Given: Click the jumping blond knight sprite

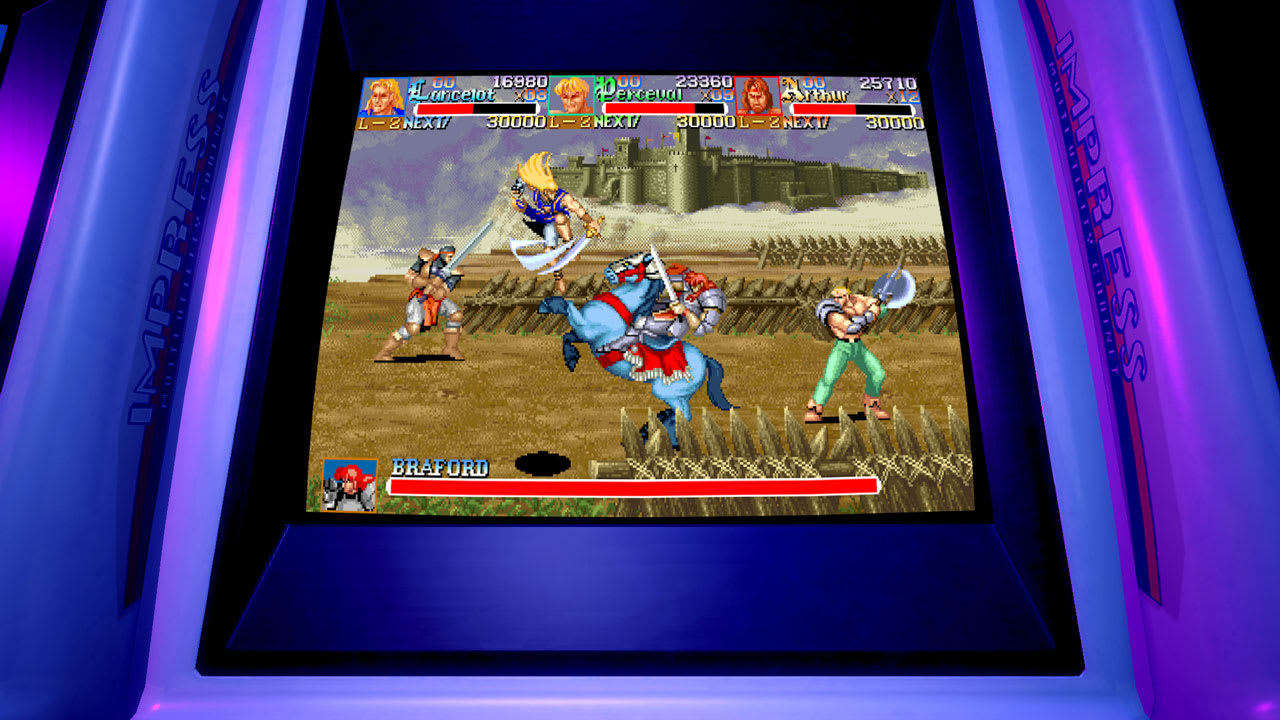Looking at the screenshot, I should 550,210.
